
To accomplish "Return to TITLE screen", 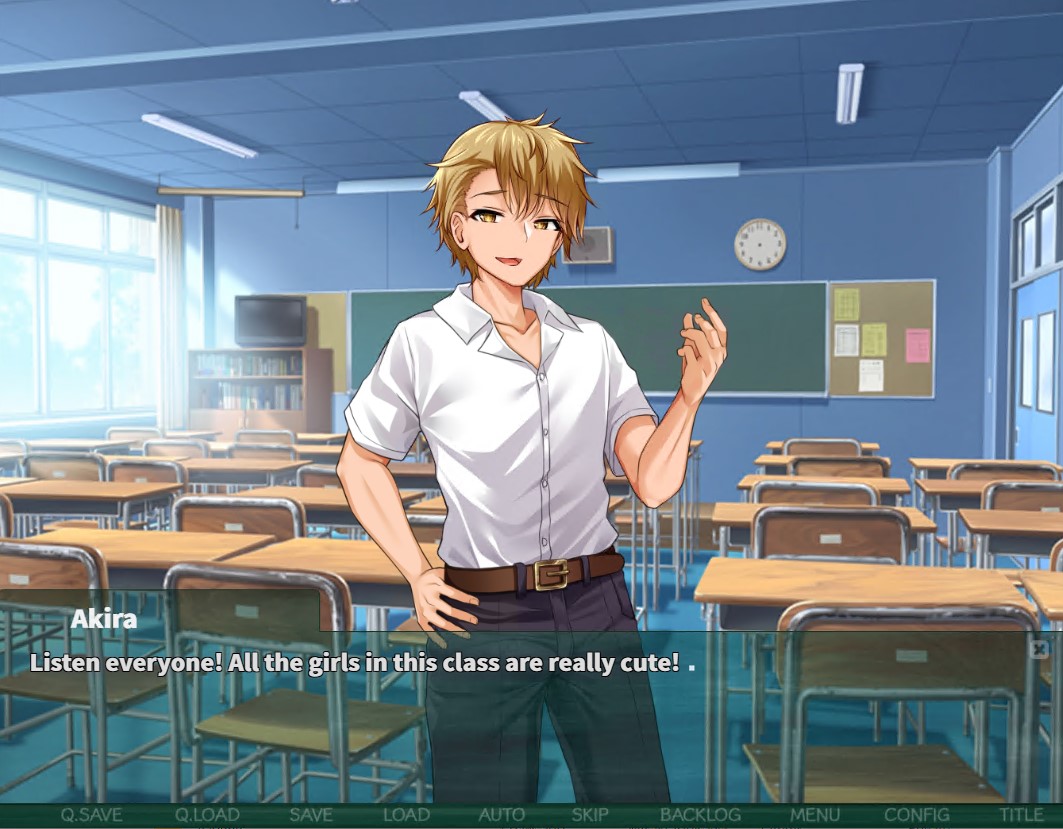I will 1021,815.
